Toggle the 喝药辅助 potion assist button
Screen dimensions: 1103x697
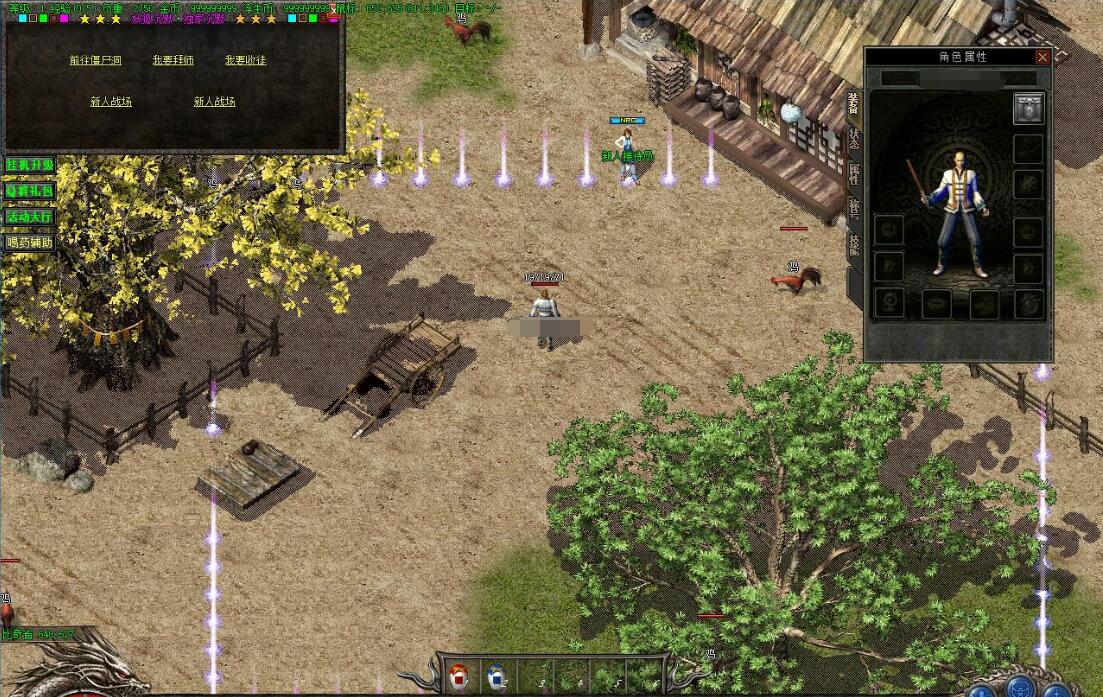29,242
